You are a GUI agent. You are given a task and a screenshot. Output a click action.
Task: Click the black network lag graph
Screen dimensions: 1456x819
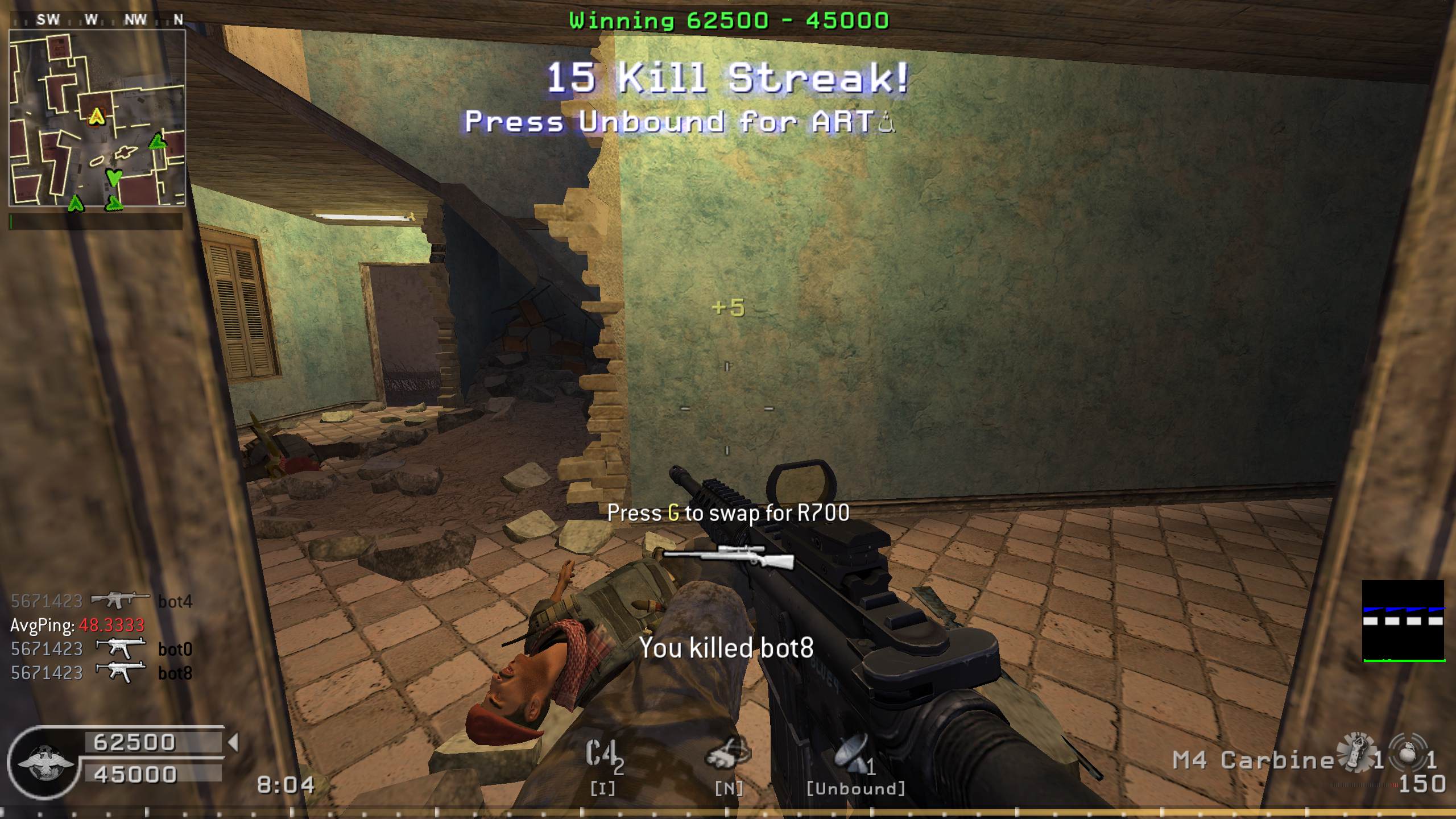click(1403, 621)
